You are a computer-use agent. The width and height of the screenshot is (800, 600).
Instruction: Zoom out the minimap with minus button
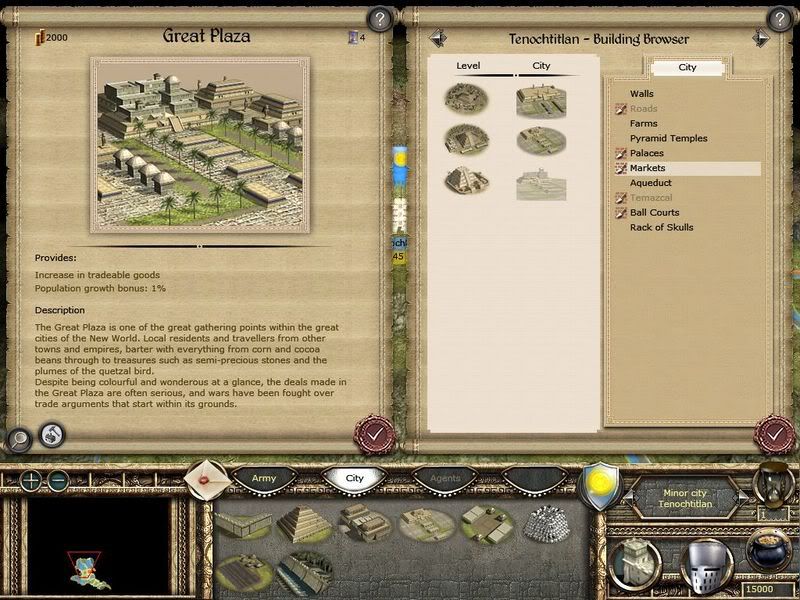58,480
